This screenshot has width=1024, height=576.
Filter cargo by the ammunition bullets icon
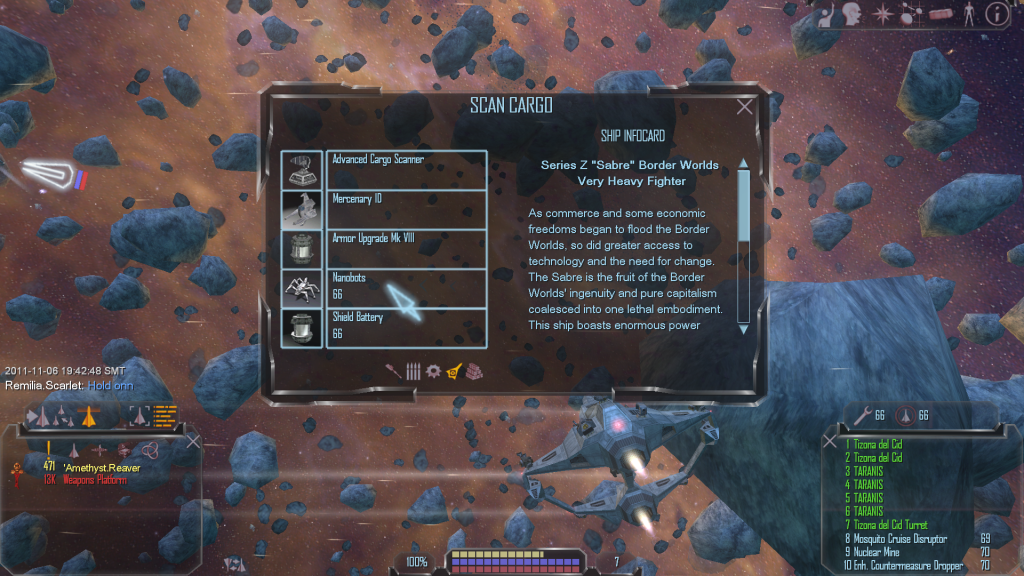tap(413, 371)
